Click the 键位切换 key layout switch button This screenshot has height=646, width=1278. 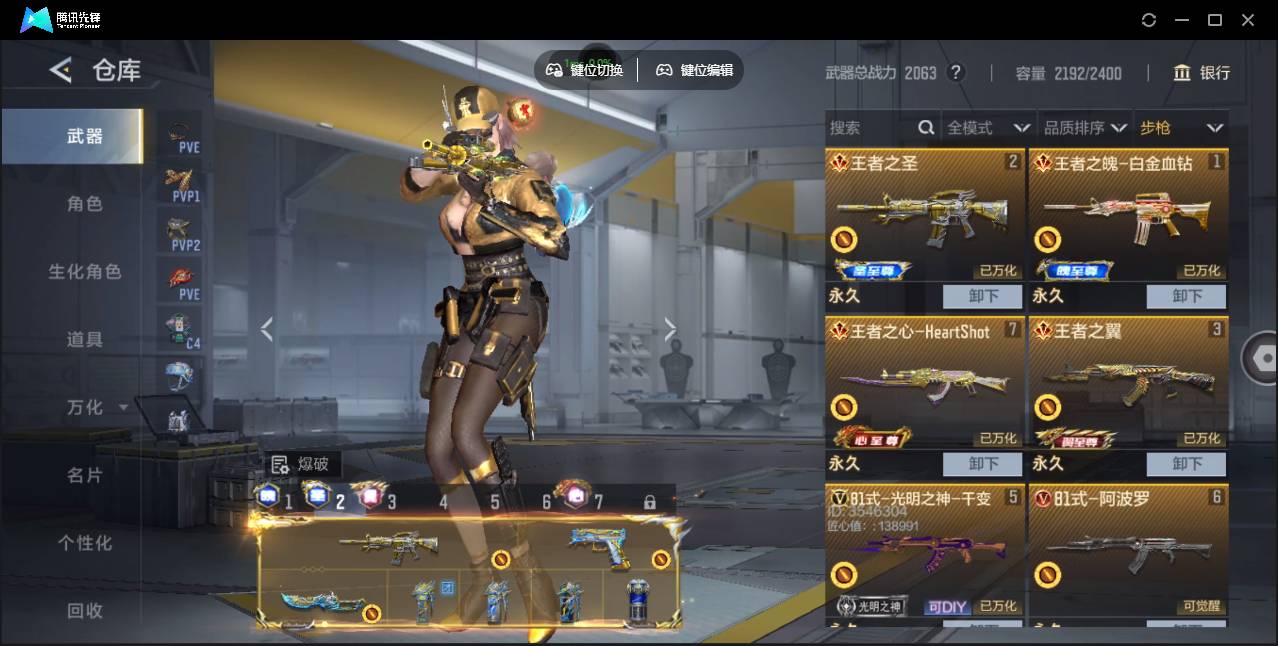[x=585, y=70]
